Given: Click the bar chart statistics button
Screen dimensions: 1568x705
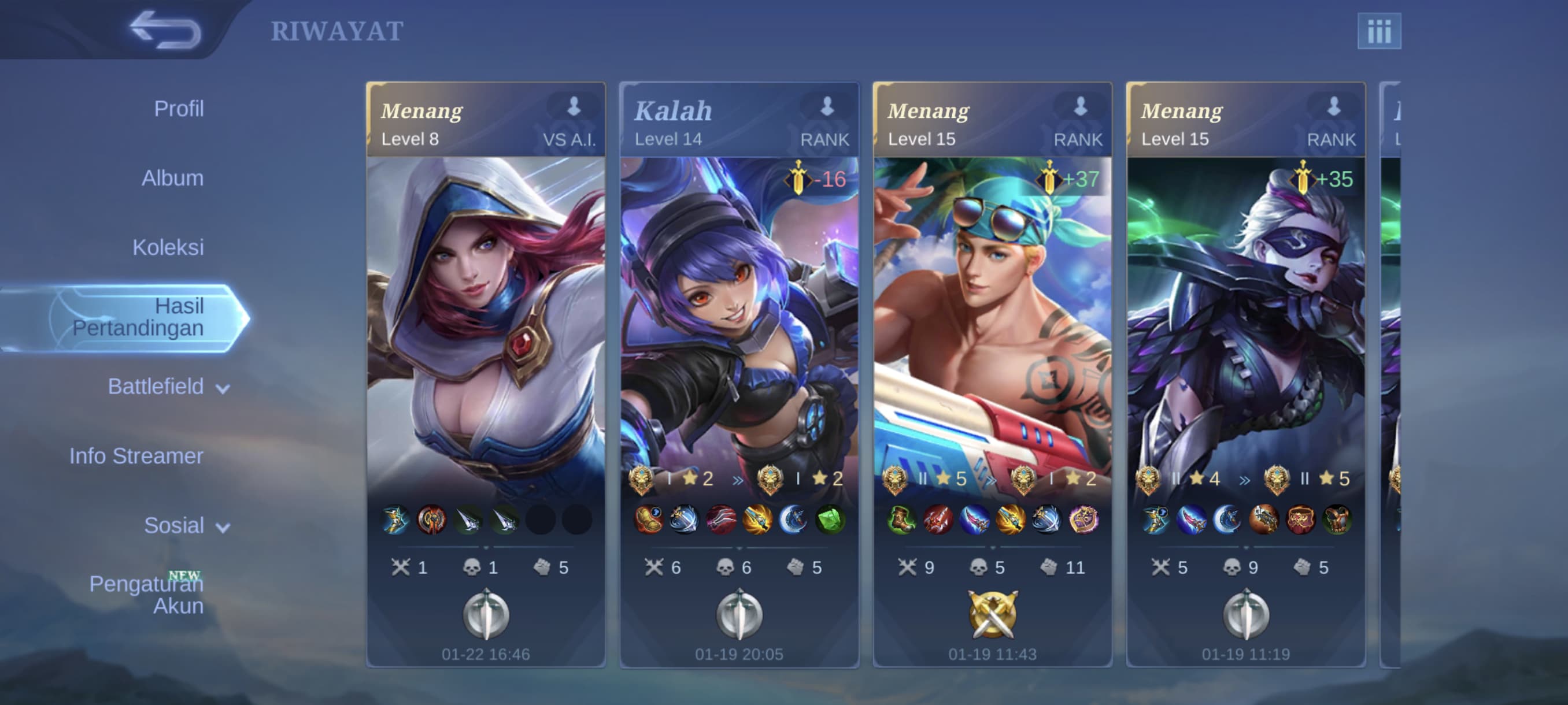Looking at the screenshot, I should point(1379,31).
